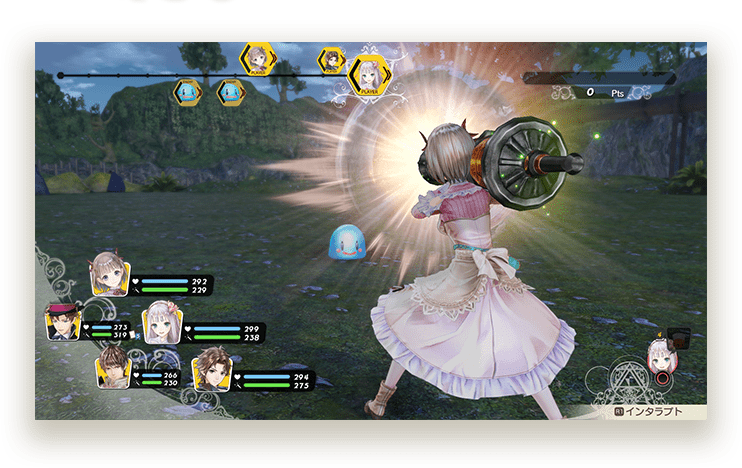Select the red-capped boy's party portrait

pyautogui.click(x=63, y=322)
